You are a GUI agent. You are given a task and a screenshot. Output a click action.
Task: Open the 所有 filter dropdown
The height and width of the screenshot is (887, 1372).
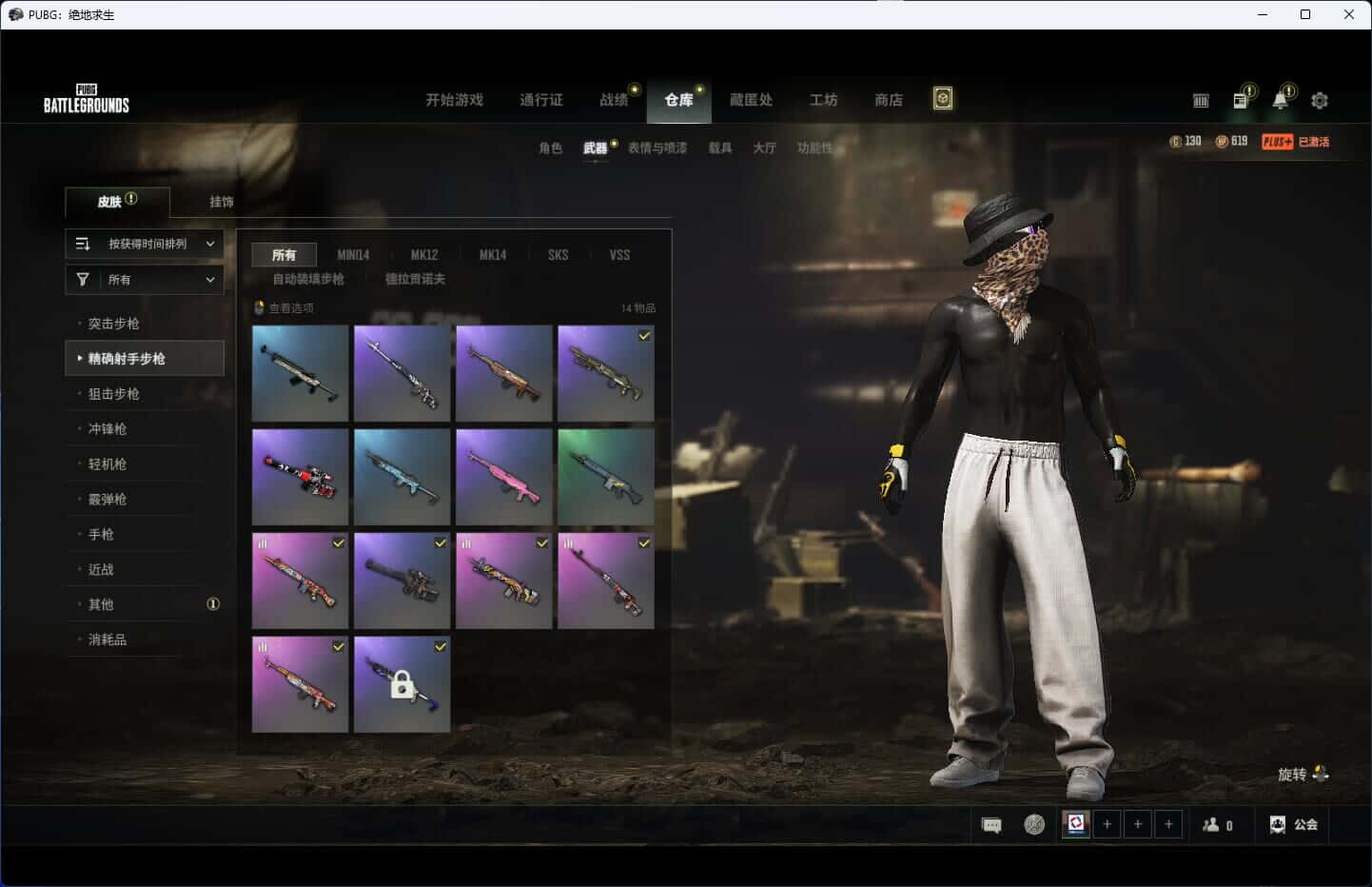click(145, 280)
